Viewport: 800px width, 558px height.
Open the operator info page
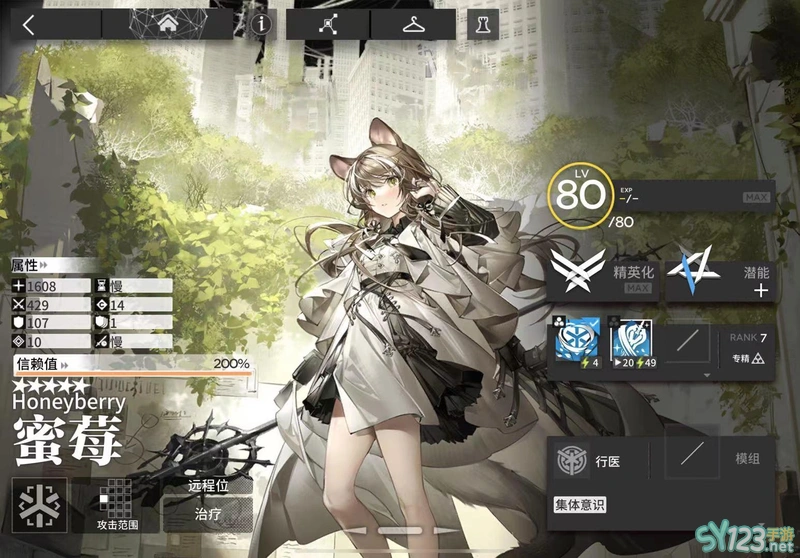261,24
